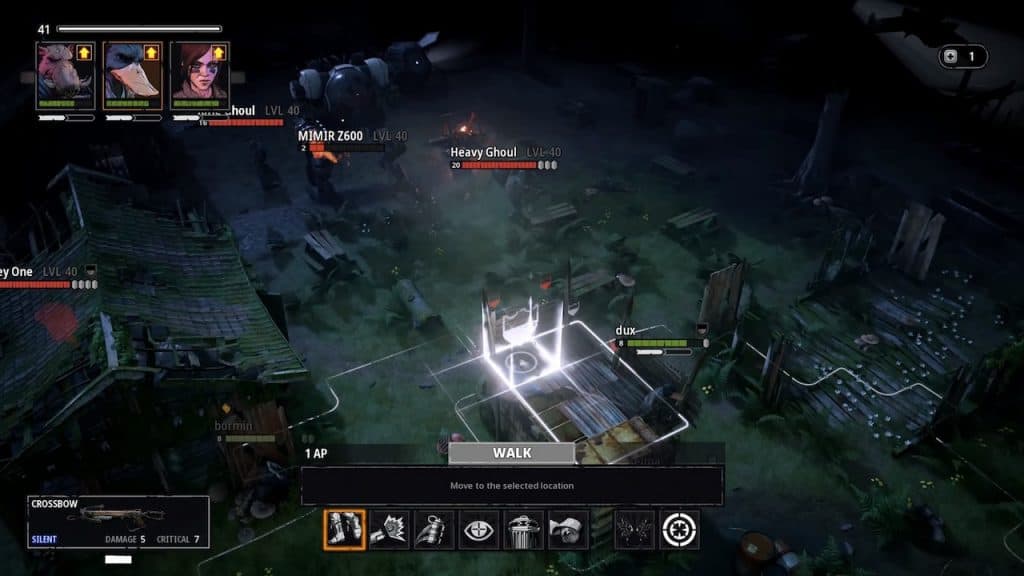Open level-up arrow on the duck portrait
1024x576 pixels.
151,52
